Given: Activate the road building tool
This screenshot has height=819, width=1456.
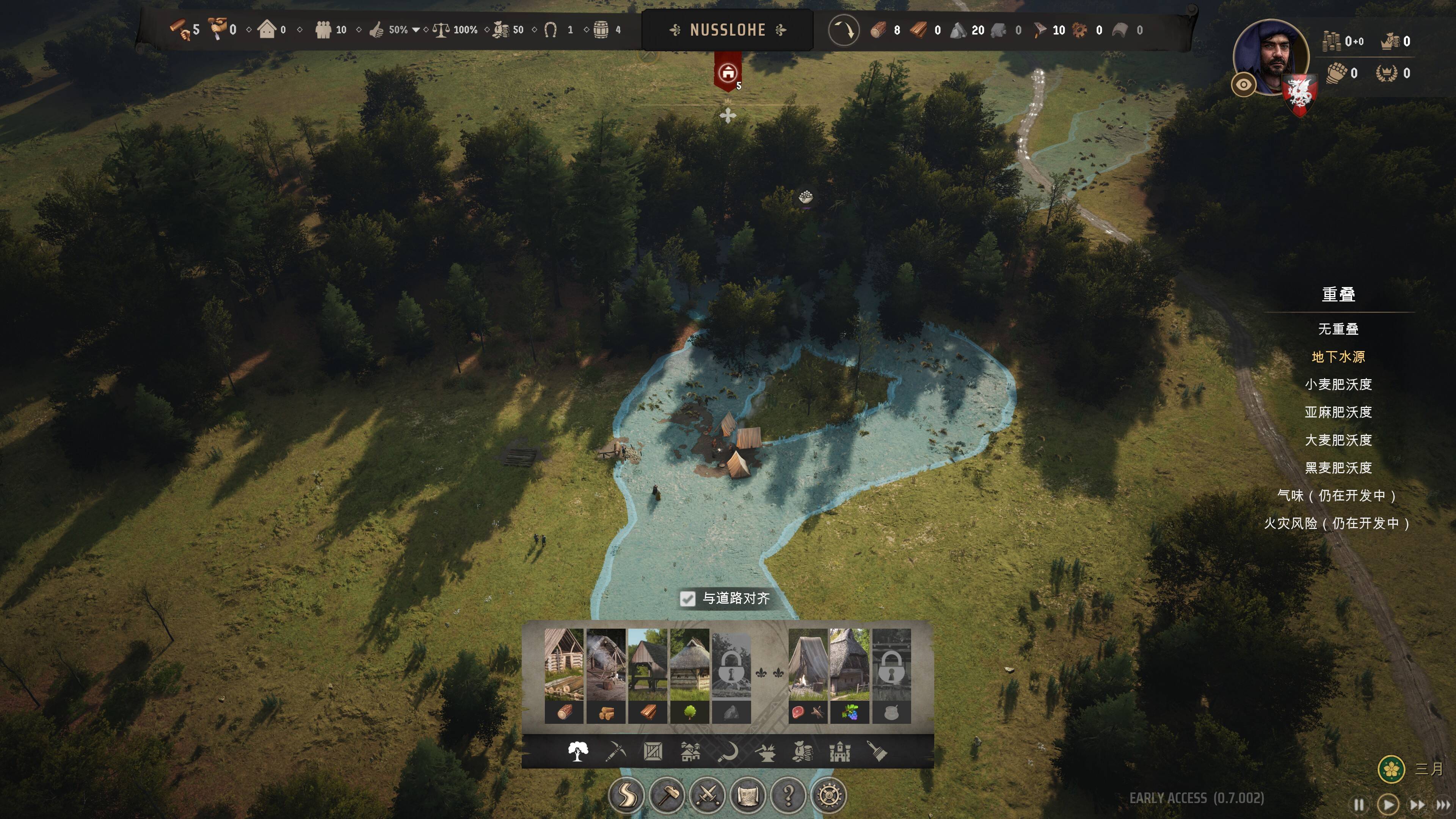Looking at the screenshot, I should [x=626, y=796].
